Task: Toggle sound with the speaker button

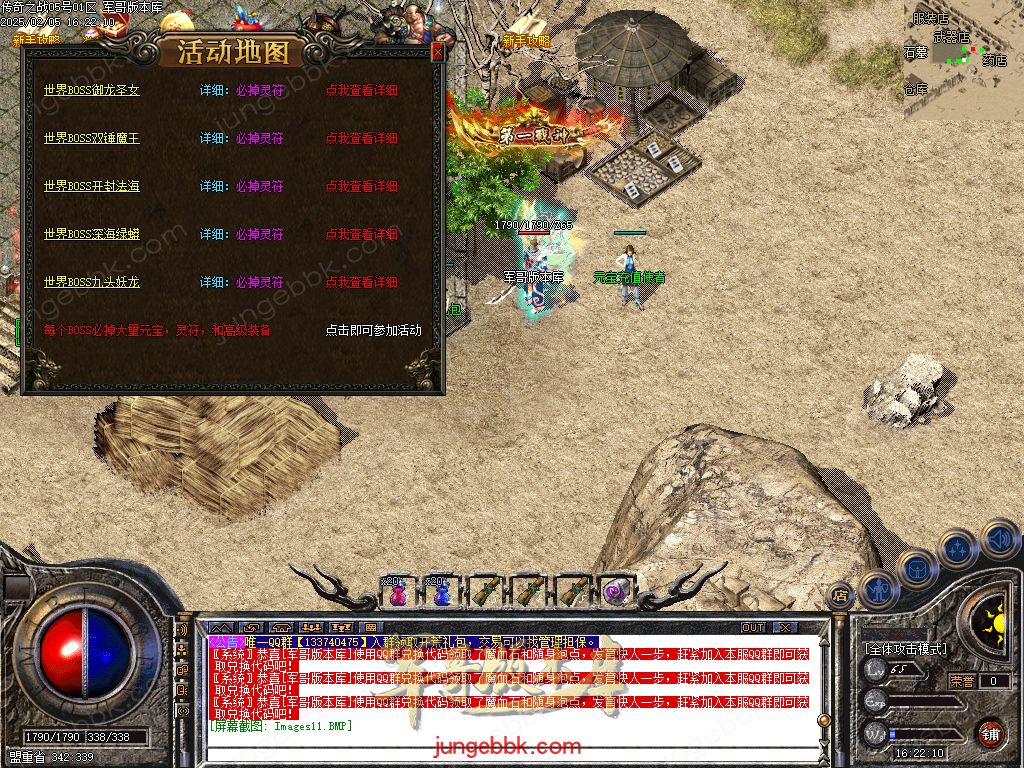Action: (x=998, y=540)
